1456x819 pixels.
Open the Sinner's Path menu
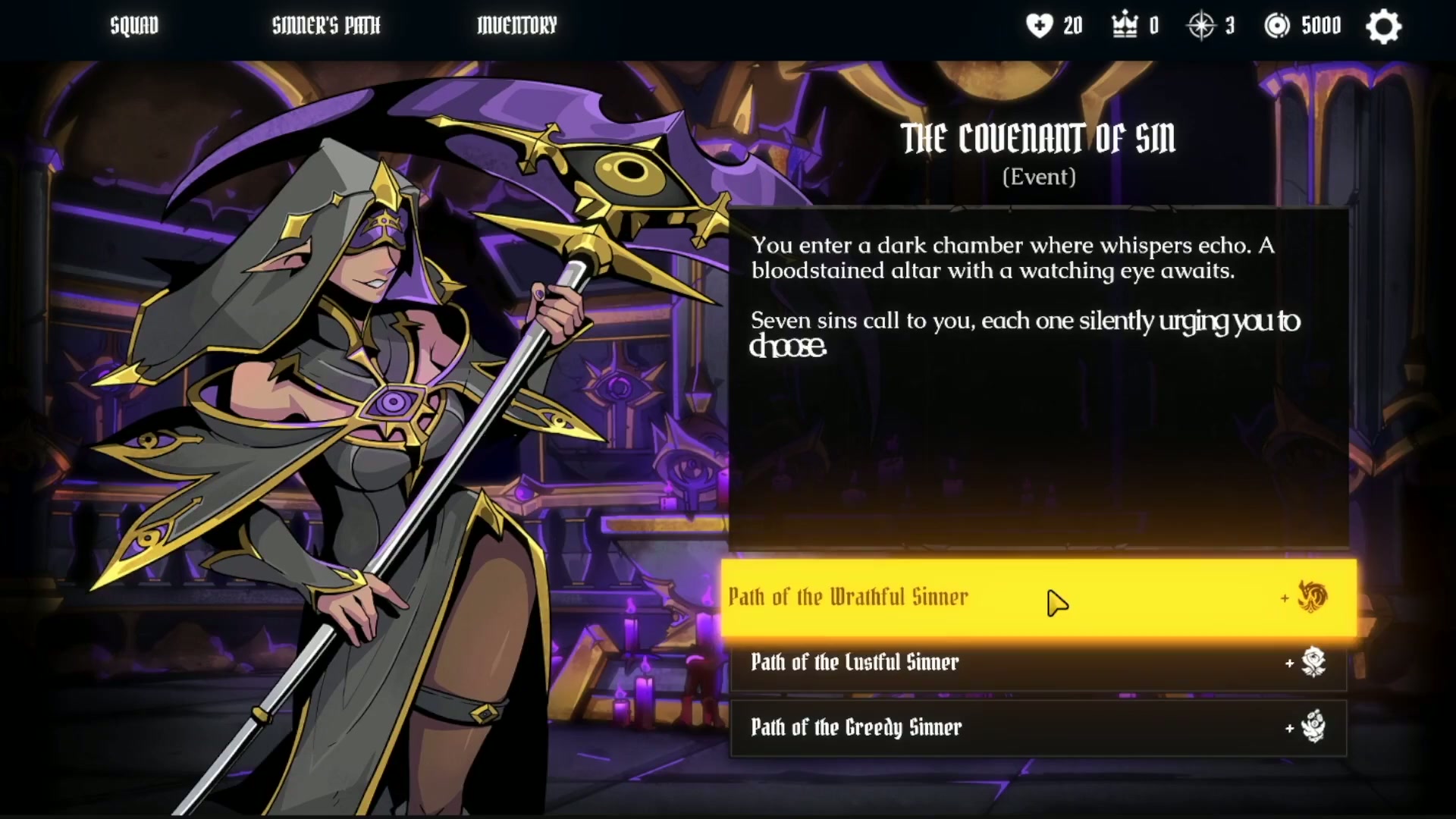pyautogui.click(x=326, y=25)
